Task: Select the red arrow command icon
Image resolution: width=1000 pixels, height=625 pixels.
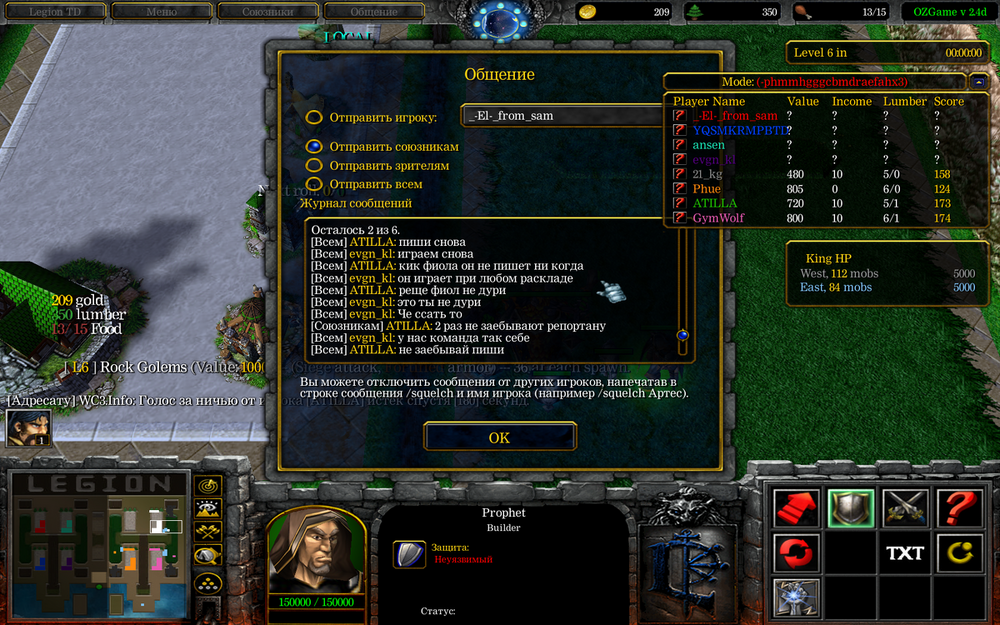Action: click(796, 508)
